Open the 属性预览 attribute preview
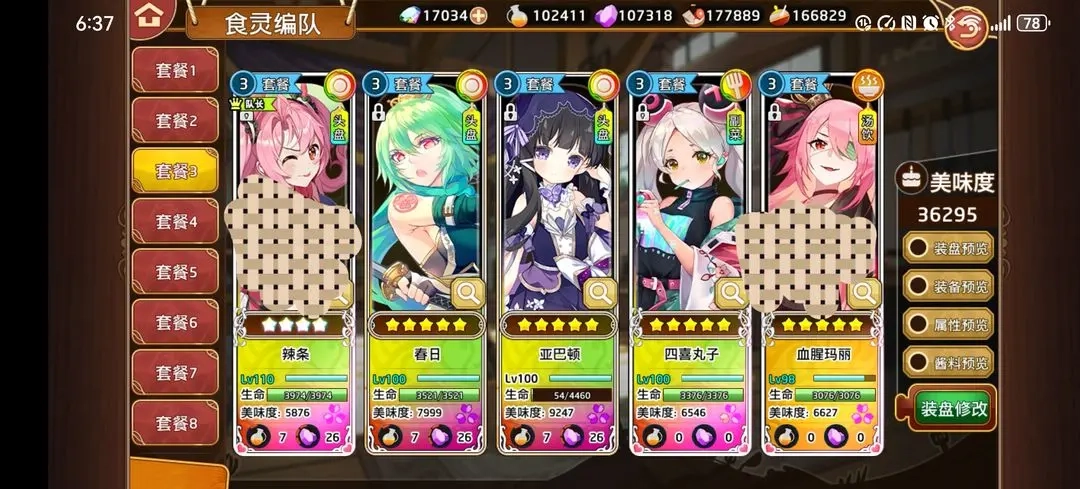 (x=949, y=324)
